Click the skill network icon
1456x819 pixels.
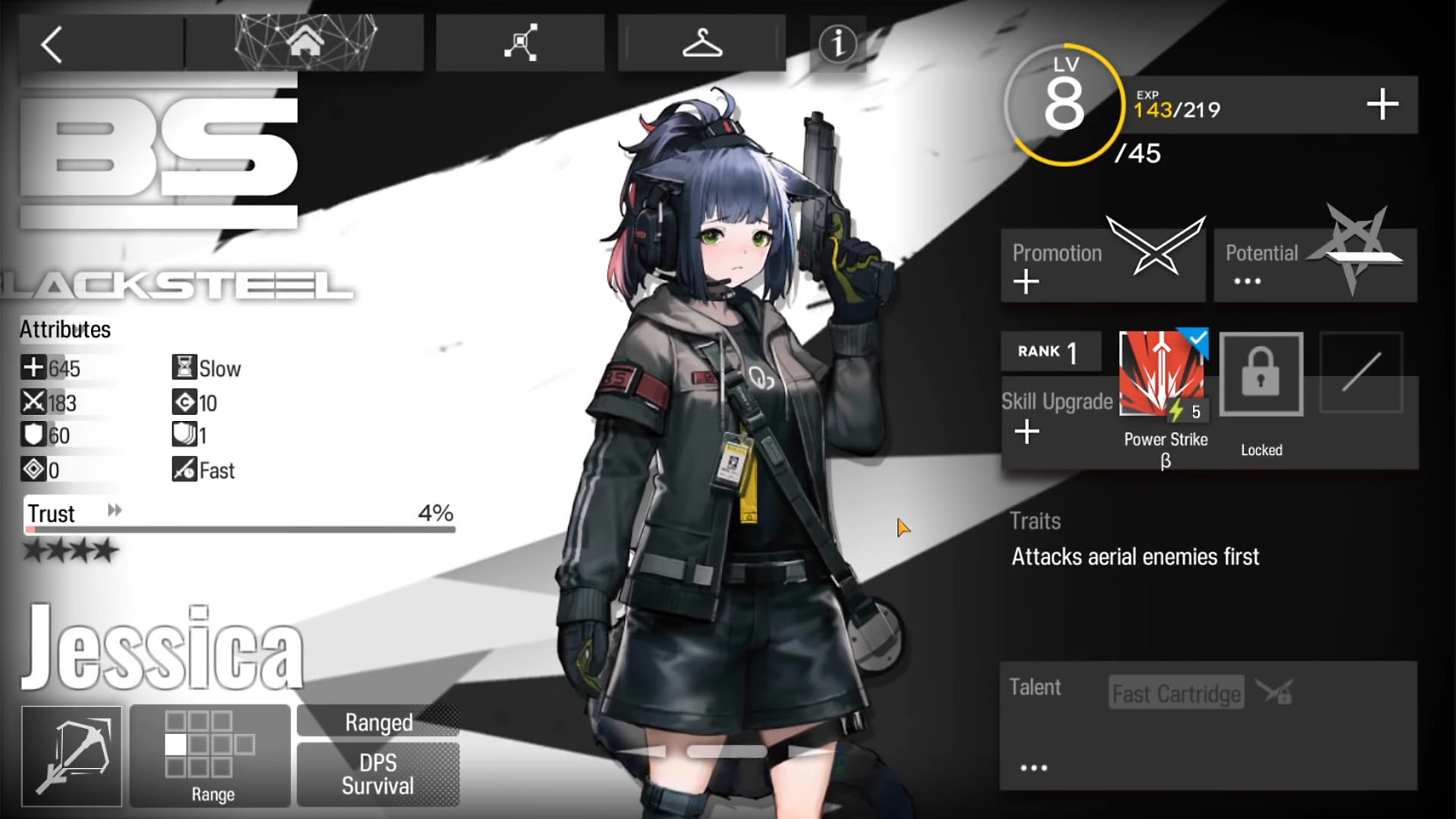tap(519, 44)
